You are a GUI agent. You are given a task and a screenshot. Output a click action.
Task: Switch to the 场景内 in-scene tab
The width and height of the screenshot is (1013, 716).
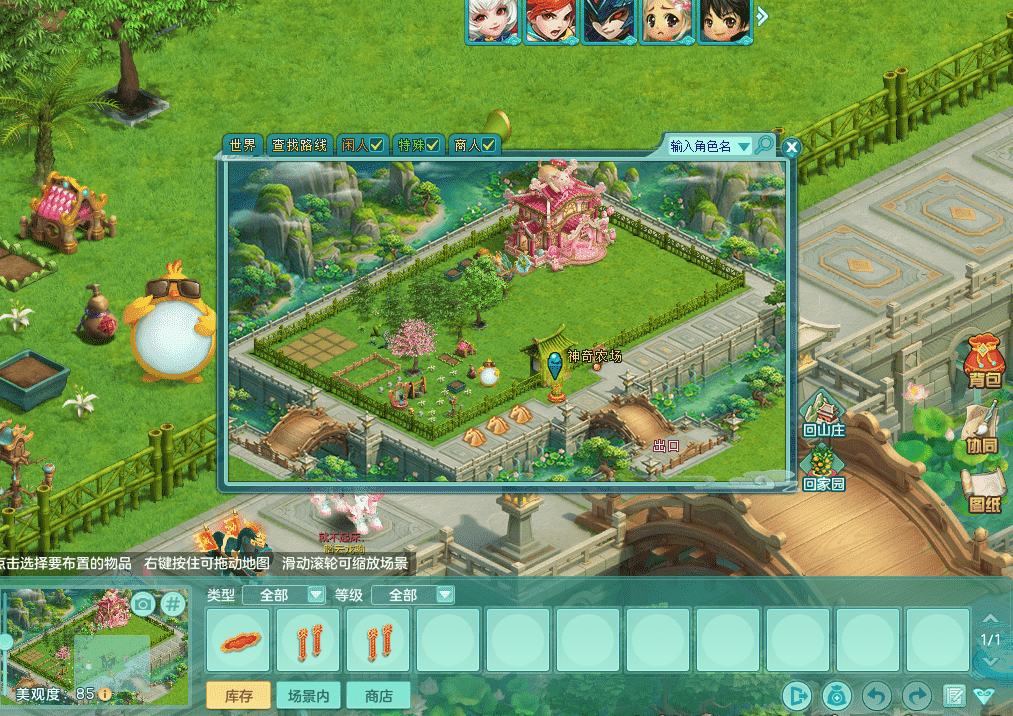pyautogui.click(x=308, y=696)
